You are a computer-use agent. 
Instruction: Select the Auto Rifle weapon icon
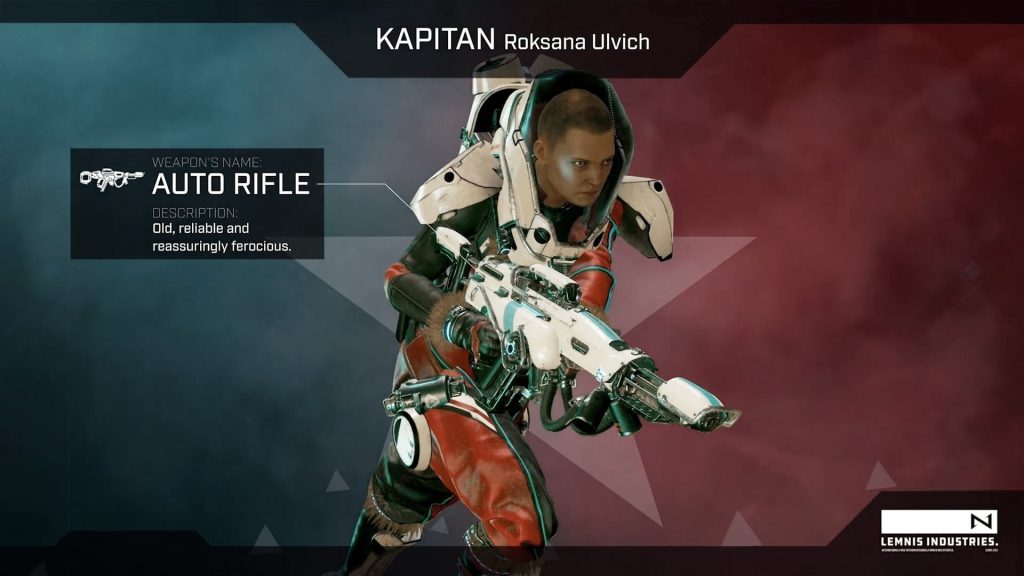point(111,179)
